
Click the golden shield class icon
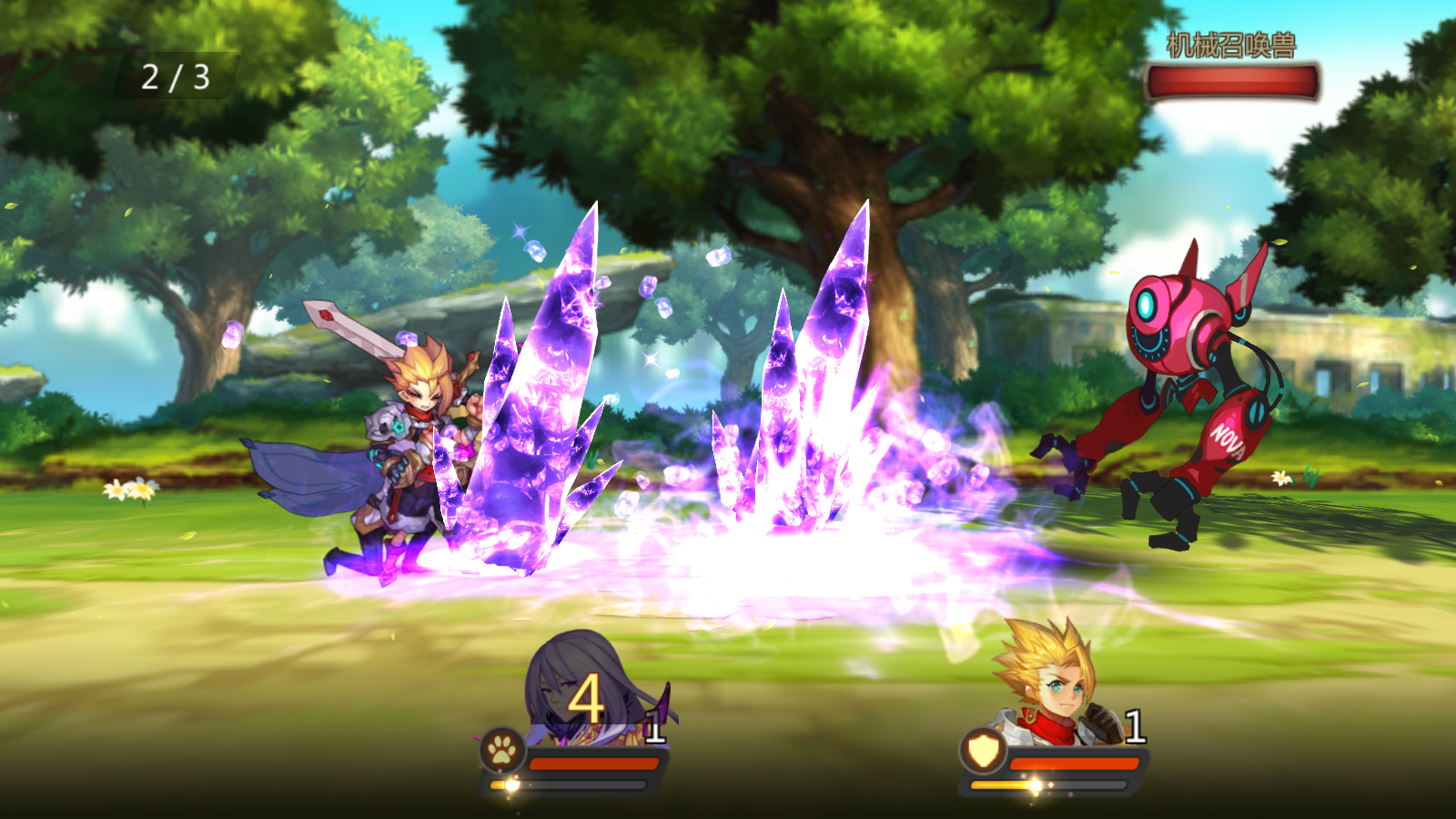(x=983, y=752)
